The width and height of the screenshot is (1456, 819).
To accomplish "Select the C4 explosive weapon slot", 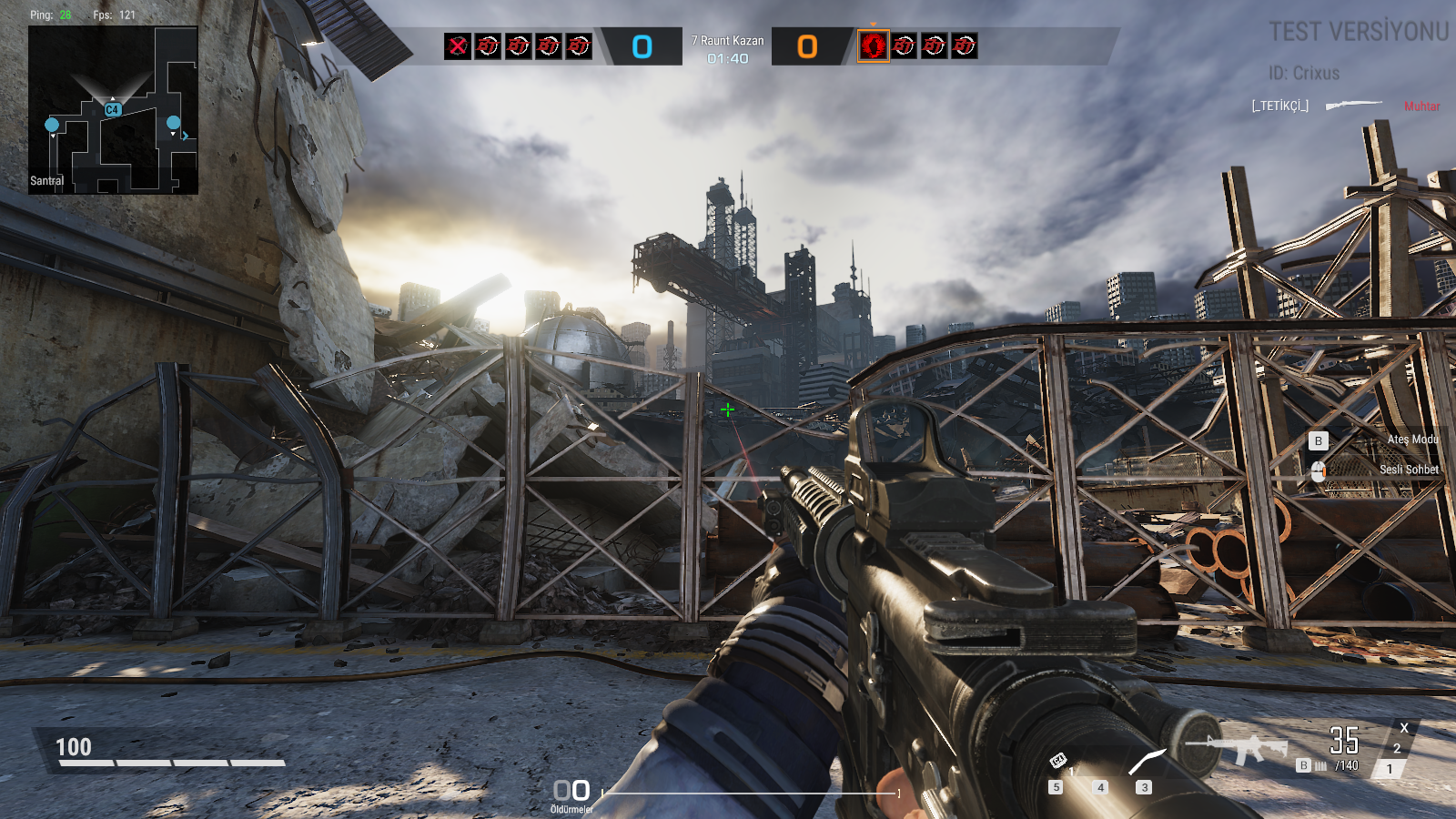I will tap(1057, 761).
